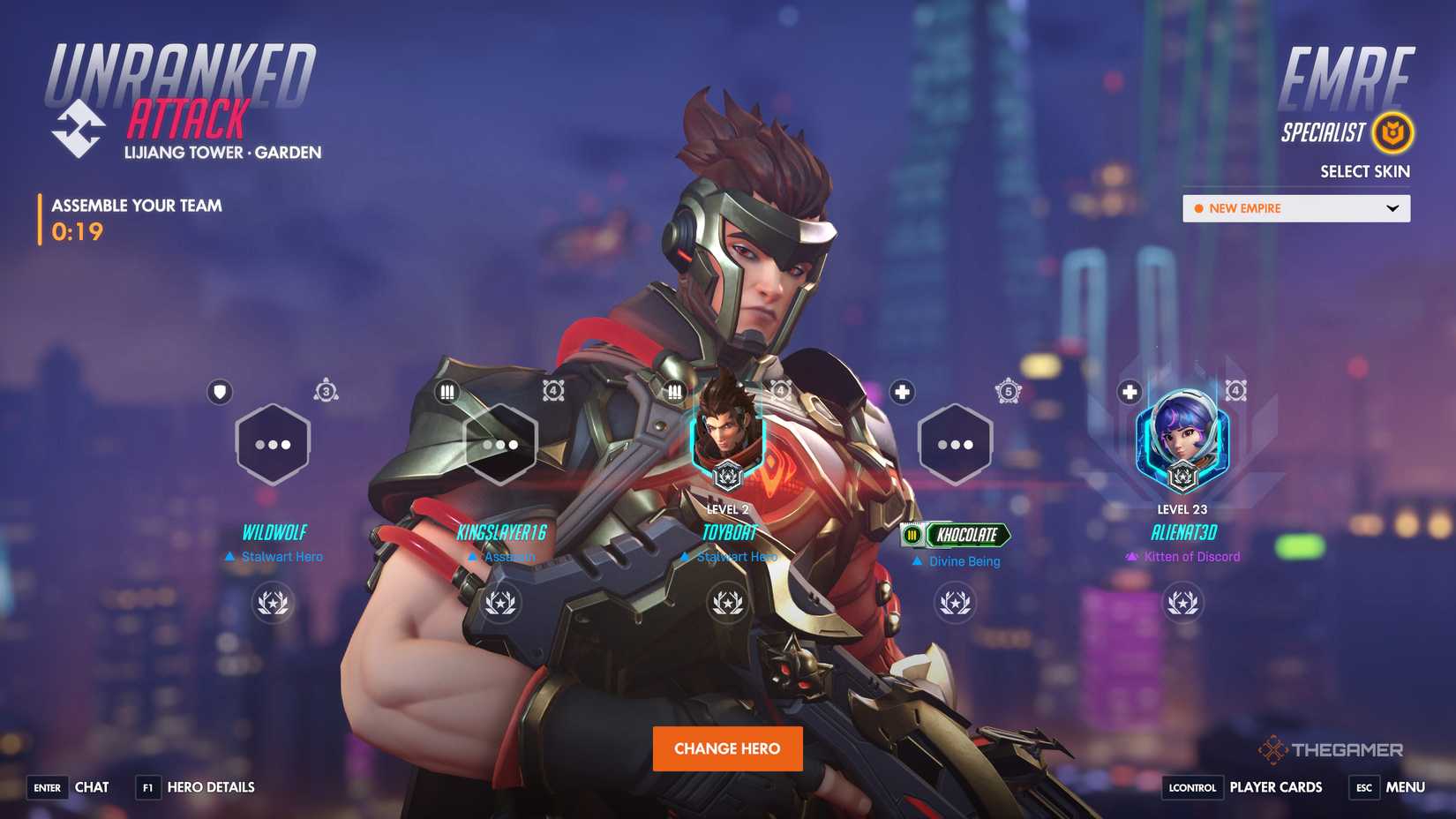Click the green nameplate icon beside Khocolate
Image resolution: width=1456 pixels, height=819 pixels.
[912, 535]
